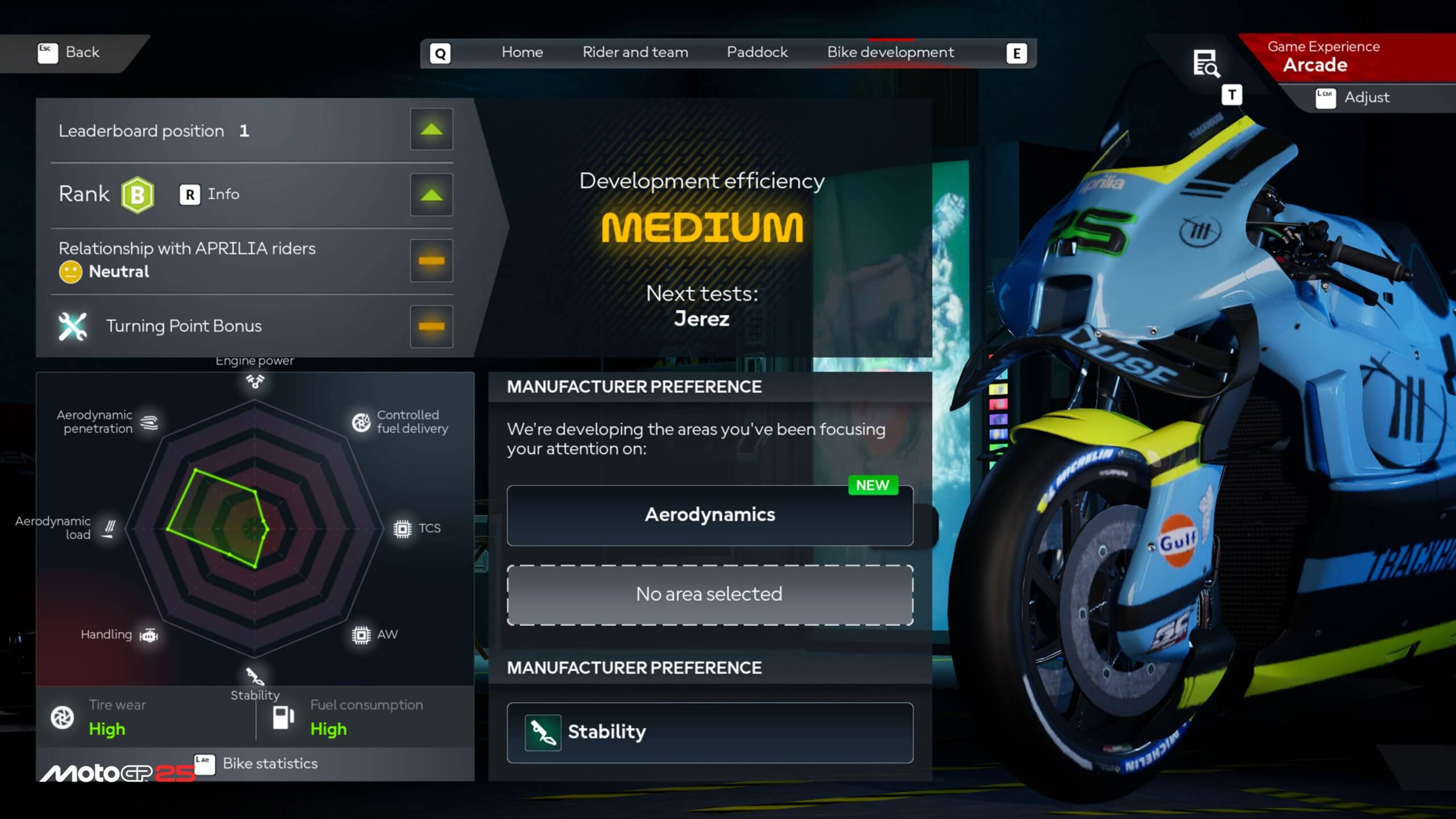Choose the Aerodynamics development area
Screen dimensions: 1456x819
pyautogui.click(x=709, y=515)
